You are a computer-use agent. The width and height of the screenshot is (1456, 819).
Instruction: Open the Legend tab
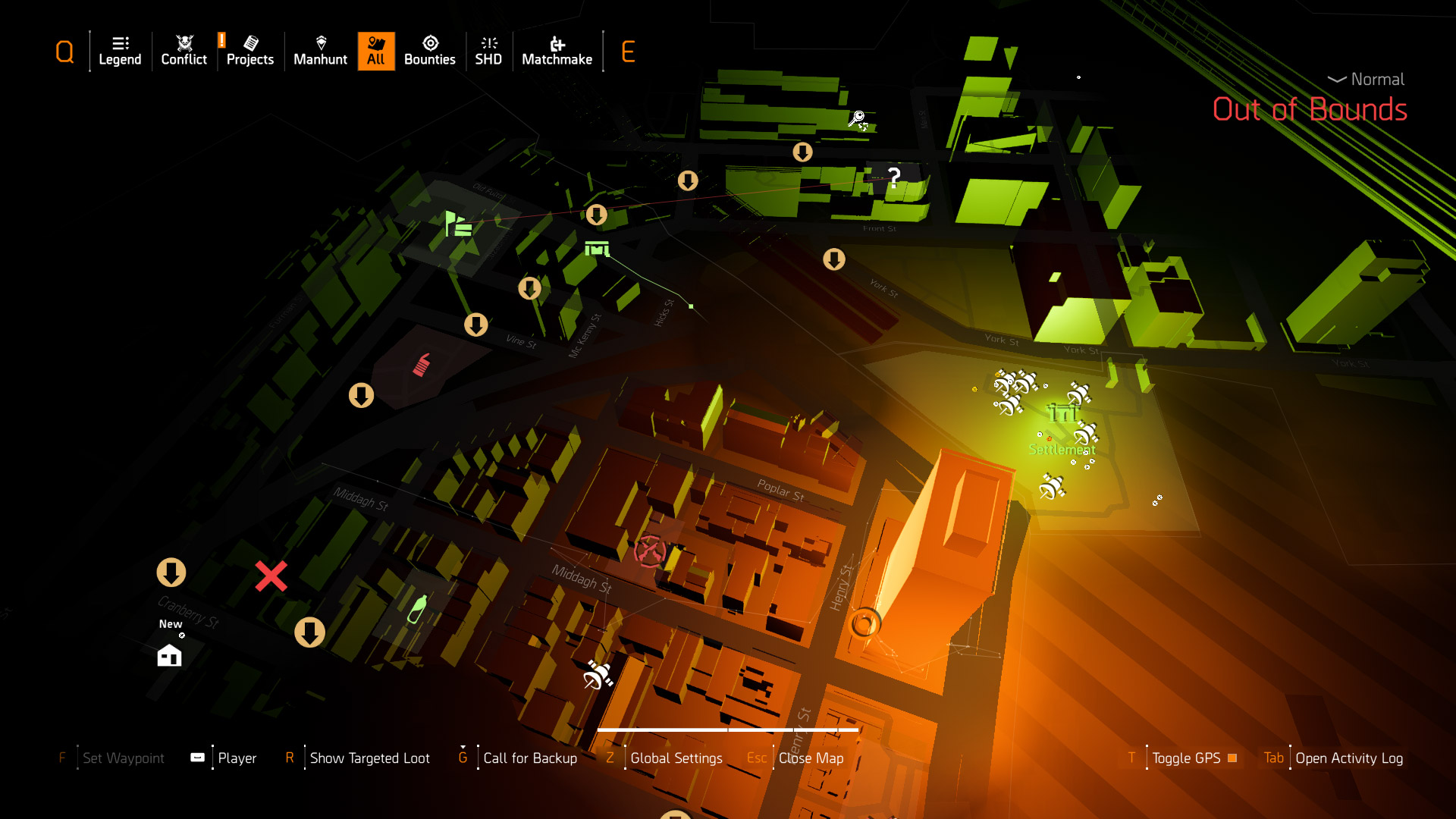pyautogui.click(x=120, y=51)
